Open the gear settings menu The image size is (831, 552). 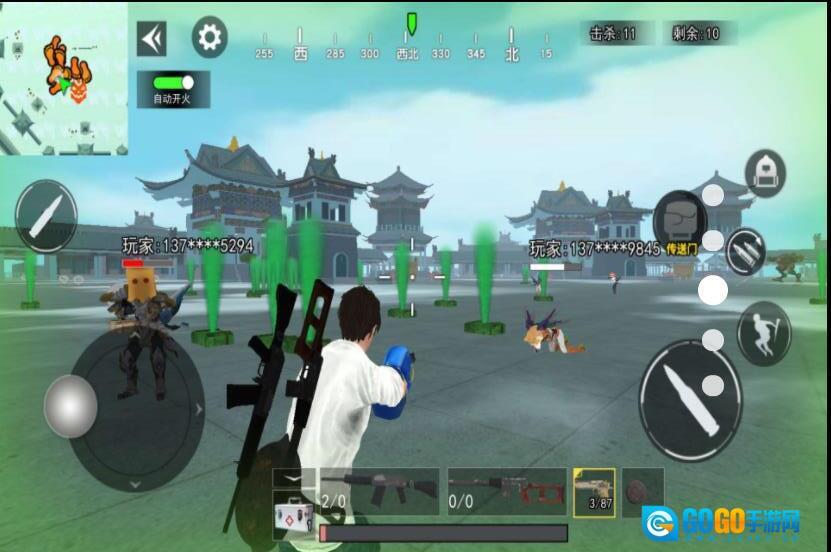coord(209,38)
